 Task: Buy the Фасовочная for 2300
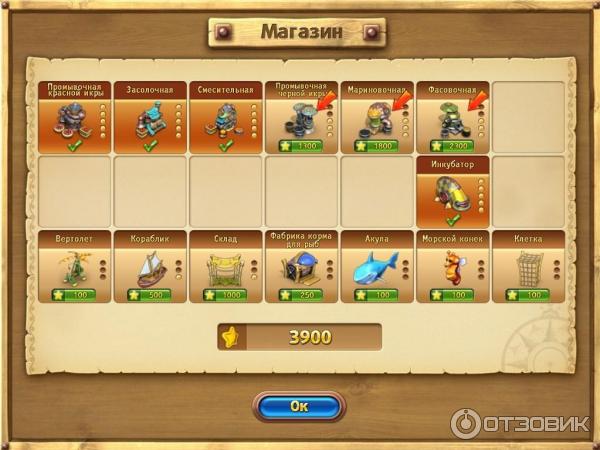click(x=453, y=118)
